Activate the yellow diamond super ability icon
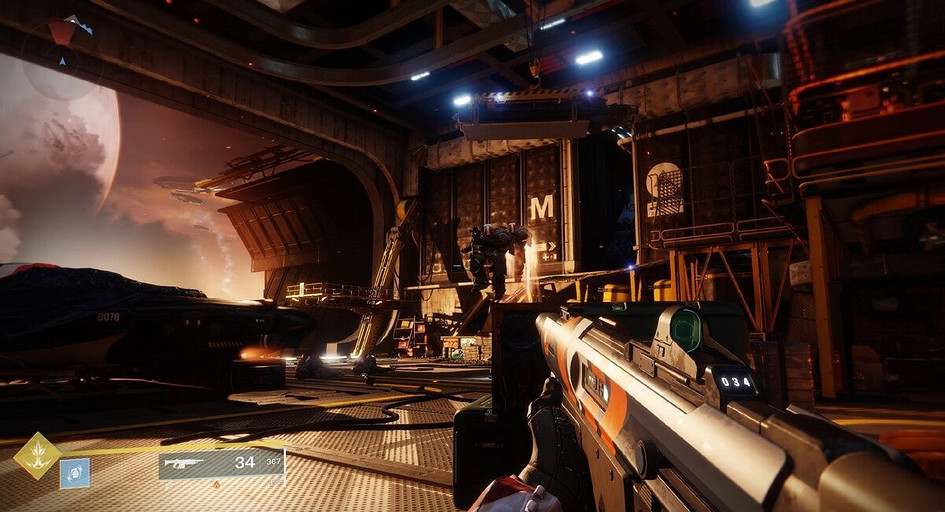 pos(37,456)
